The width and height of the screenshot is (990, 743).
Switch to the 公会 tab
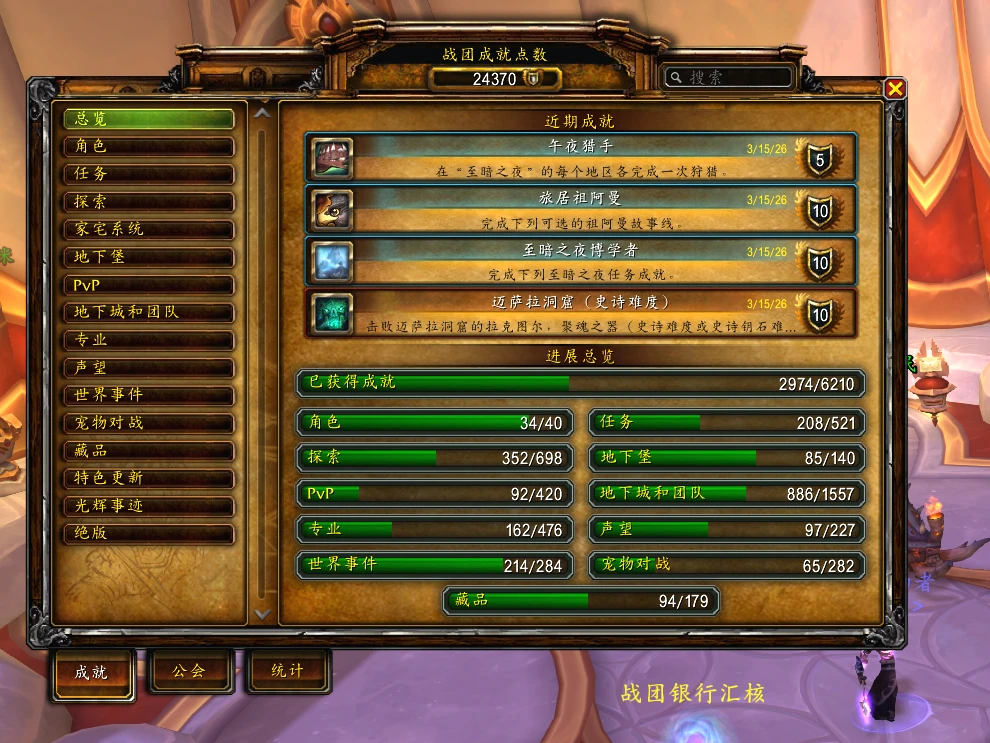190,671
